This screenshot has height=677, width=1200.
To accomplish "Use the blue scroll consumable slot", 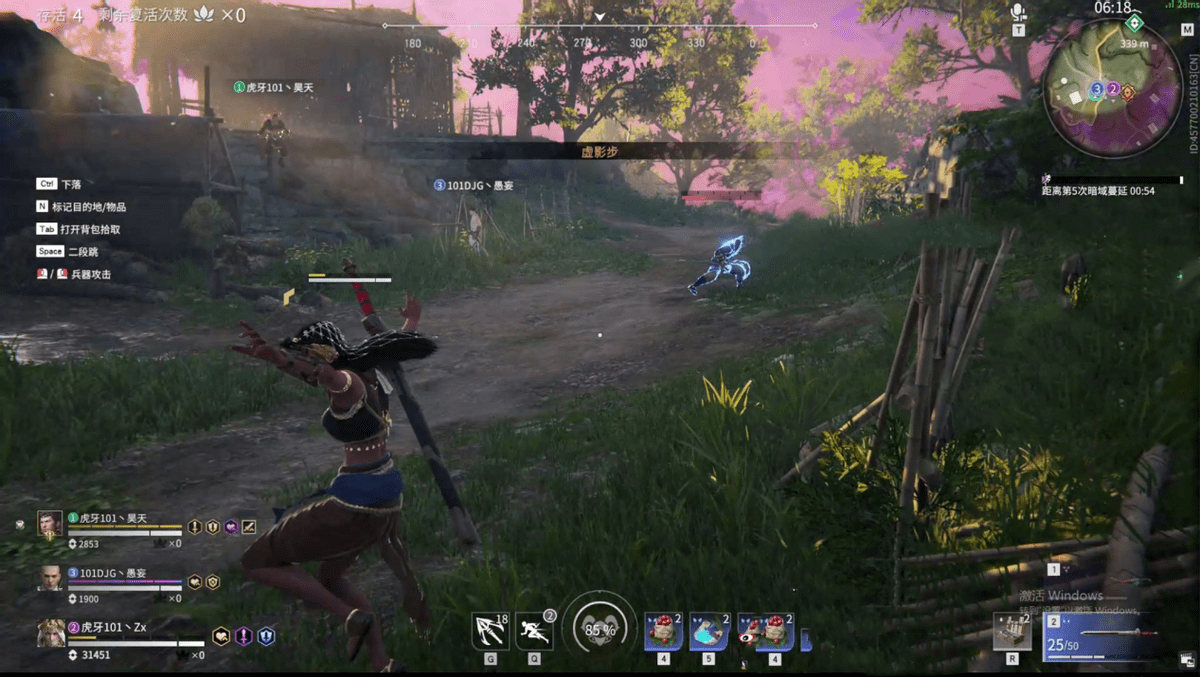I will [709, 632].
